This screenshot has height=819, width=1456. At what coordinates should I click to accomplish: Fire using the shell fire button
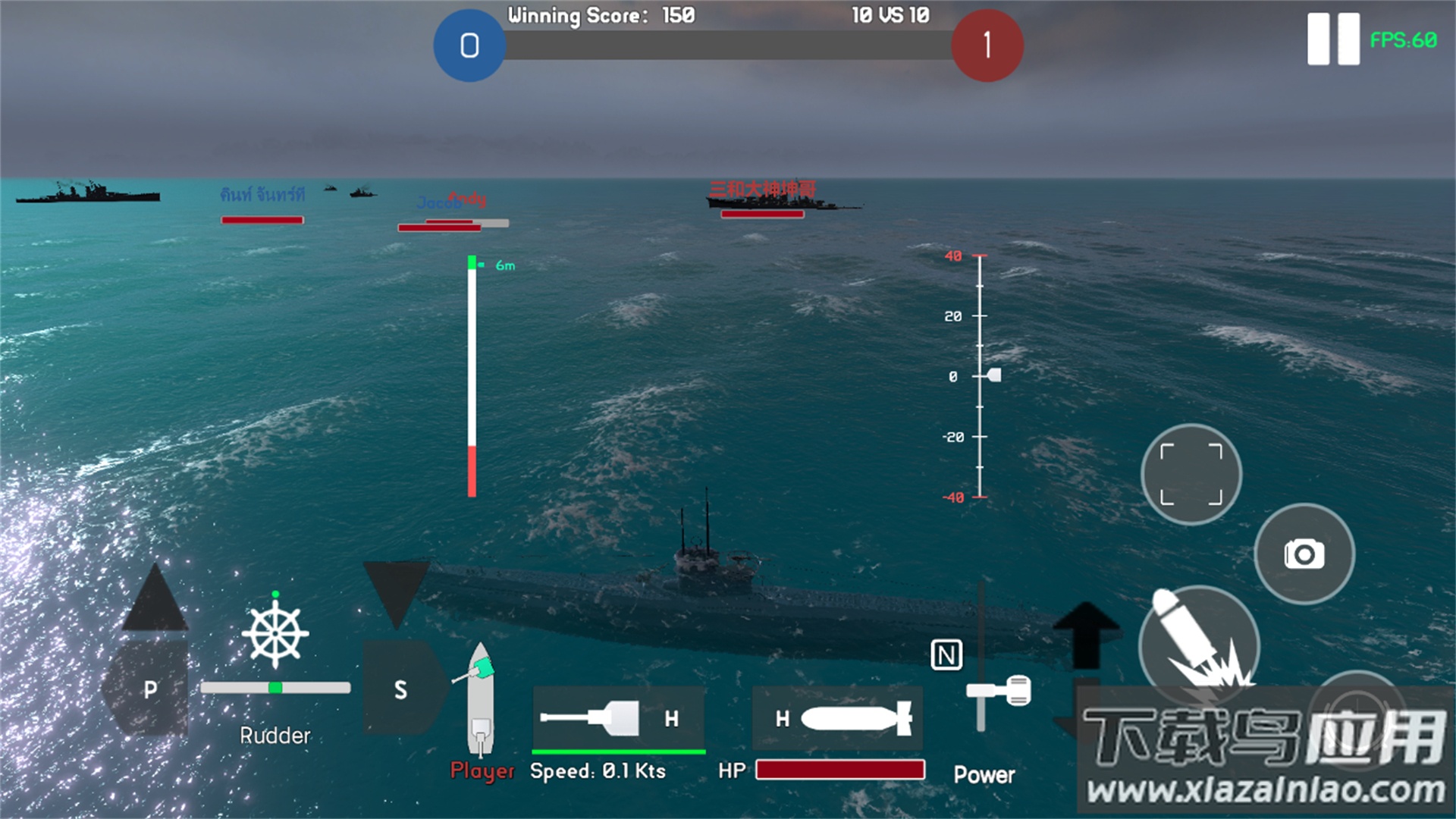1198,645
